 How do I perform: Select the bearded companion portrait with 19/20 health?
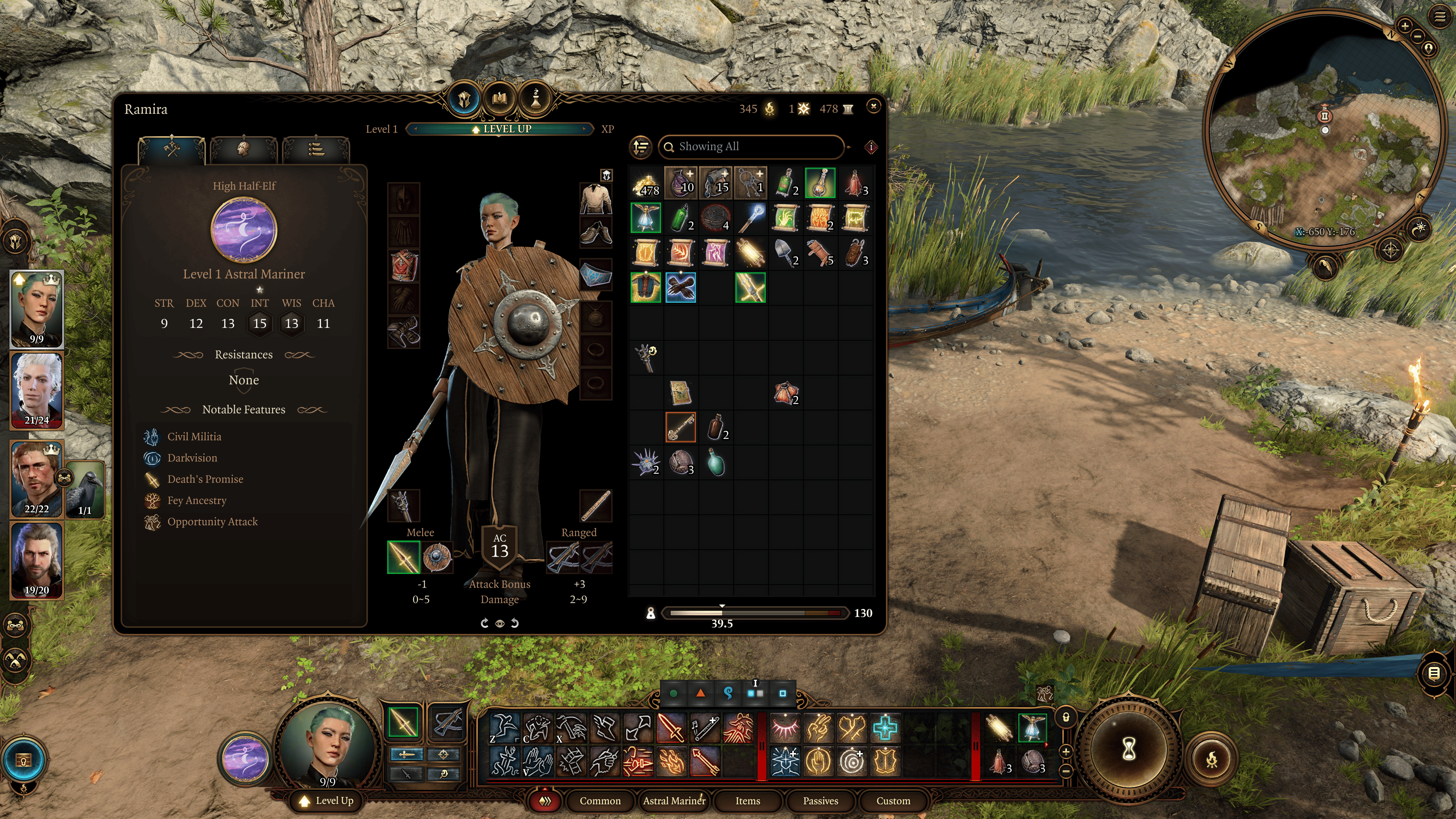(37, 560)
